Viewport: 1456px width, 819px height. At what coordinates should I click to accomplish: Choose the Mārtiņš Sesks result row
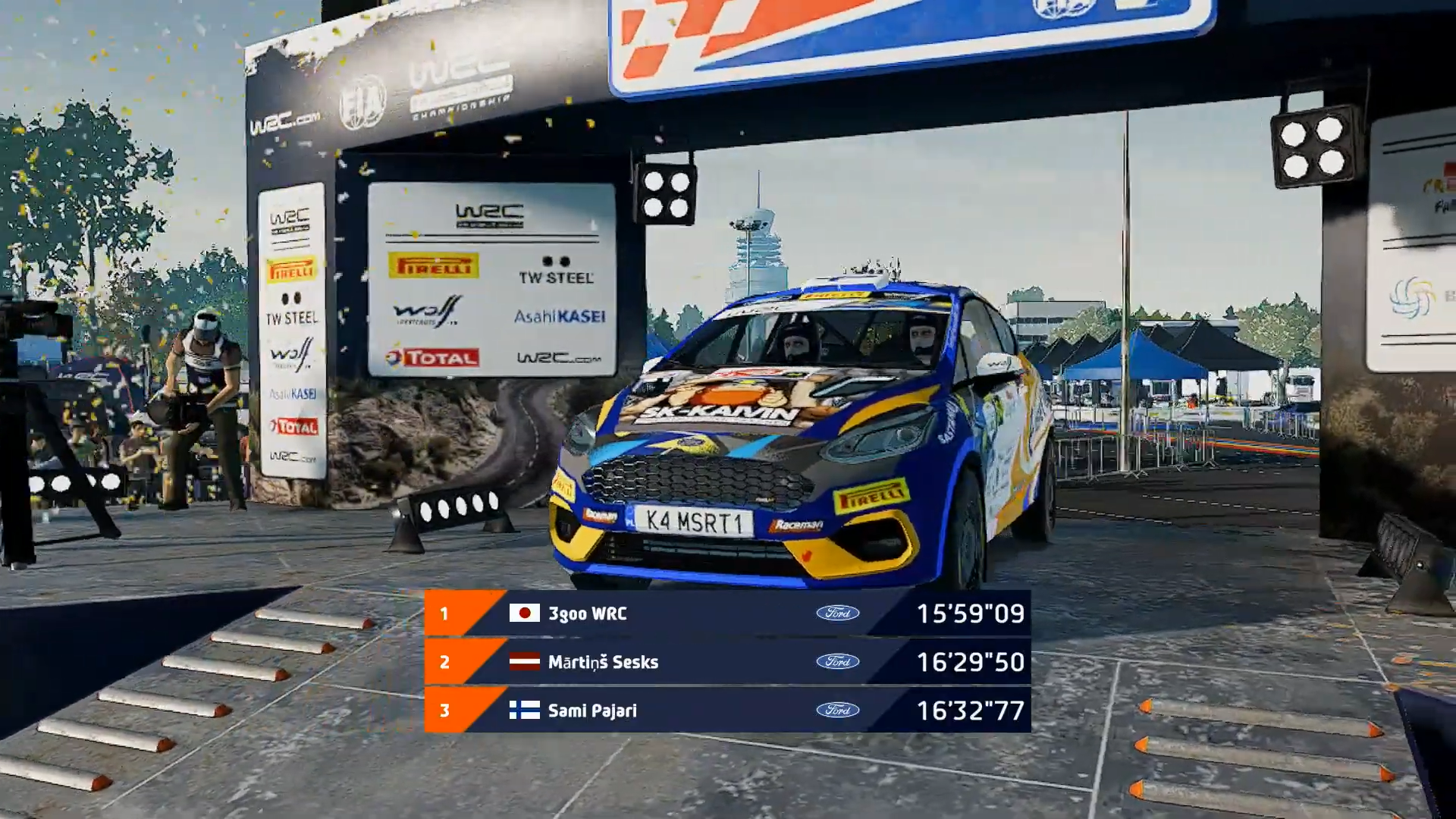click(x=726, y=662)
